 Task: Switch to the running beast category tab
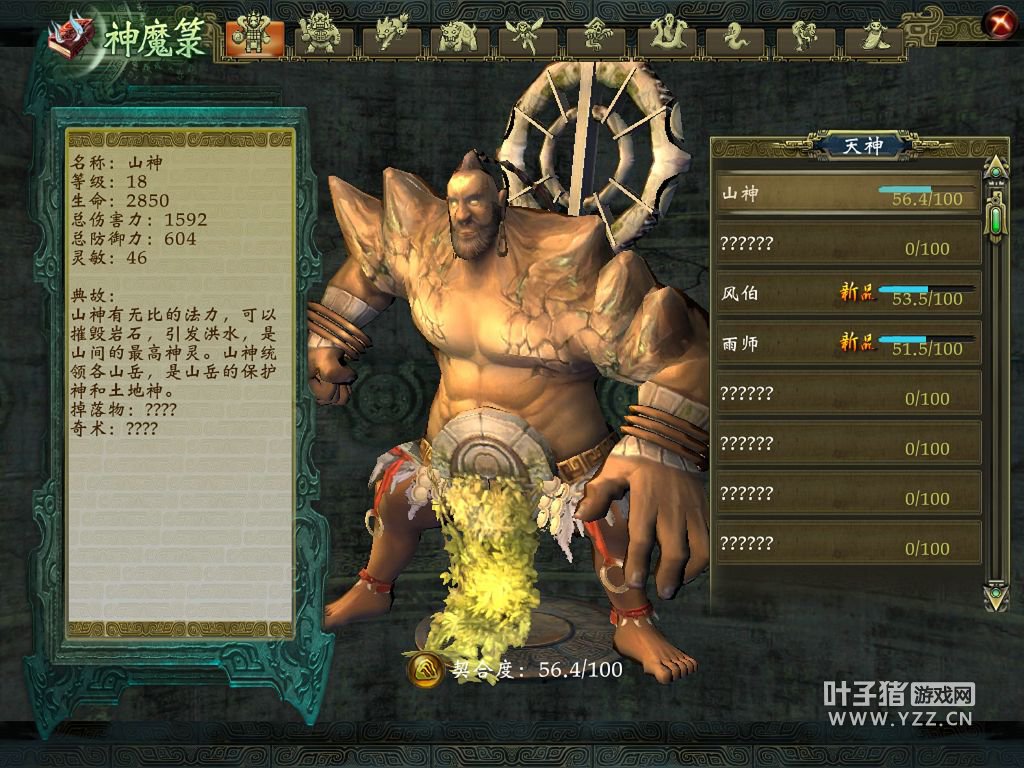392,37
